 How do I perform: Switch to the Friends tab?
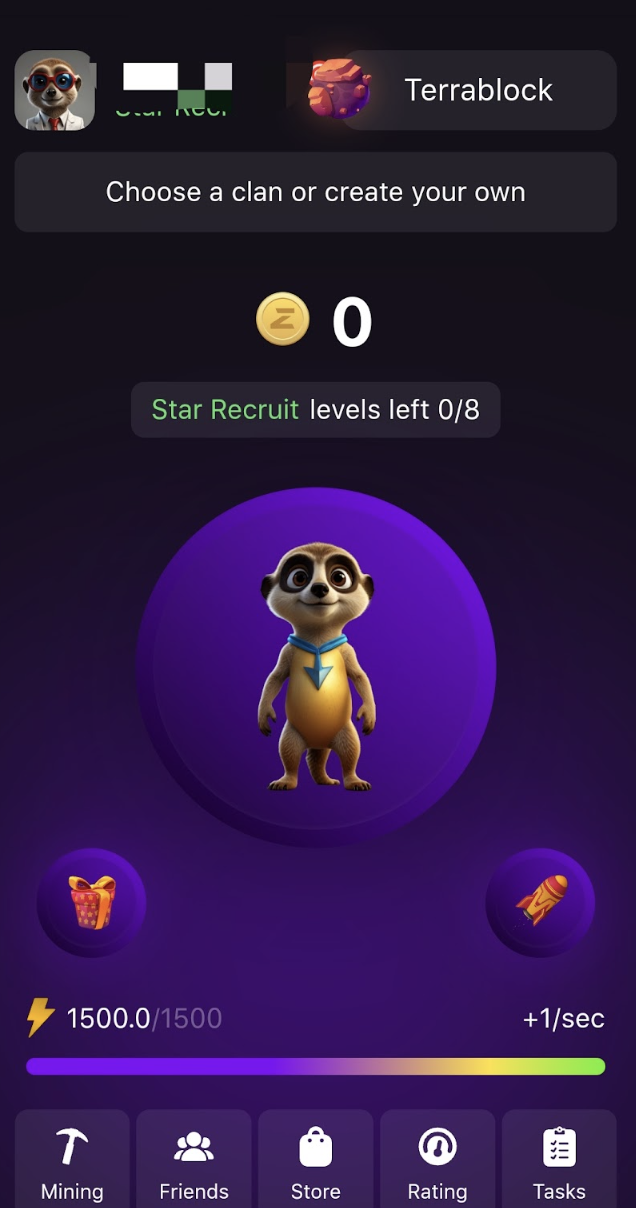194,1160
